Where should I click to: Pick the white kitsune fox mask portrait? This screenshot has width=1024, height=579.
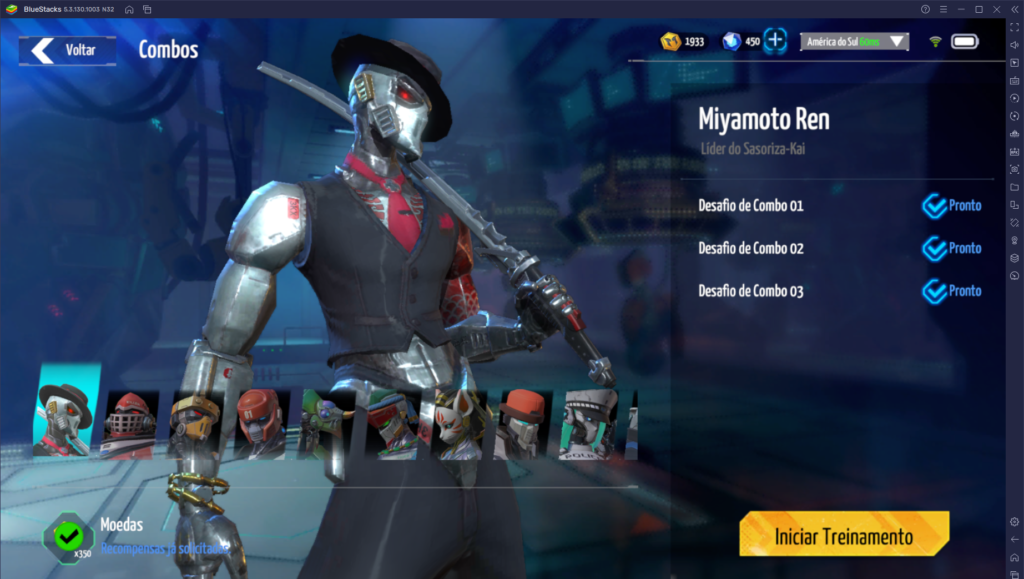point(458,424)
